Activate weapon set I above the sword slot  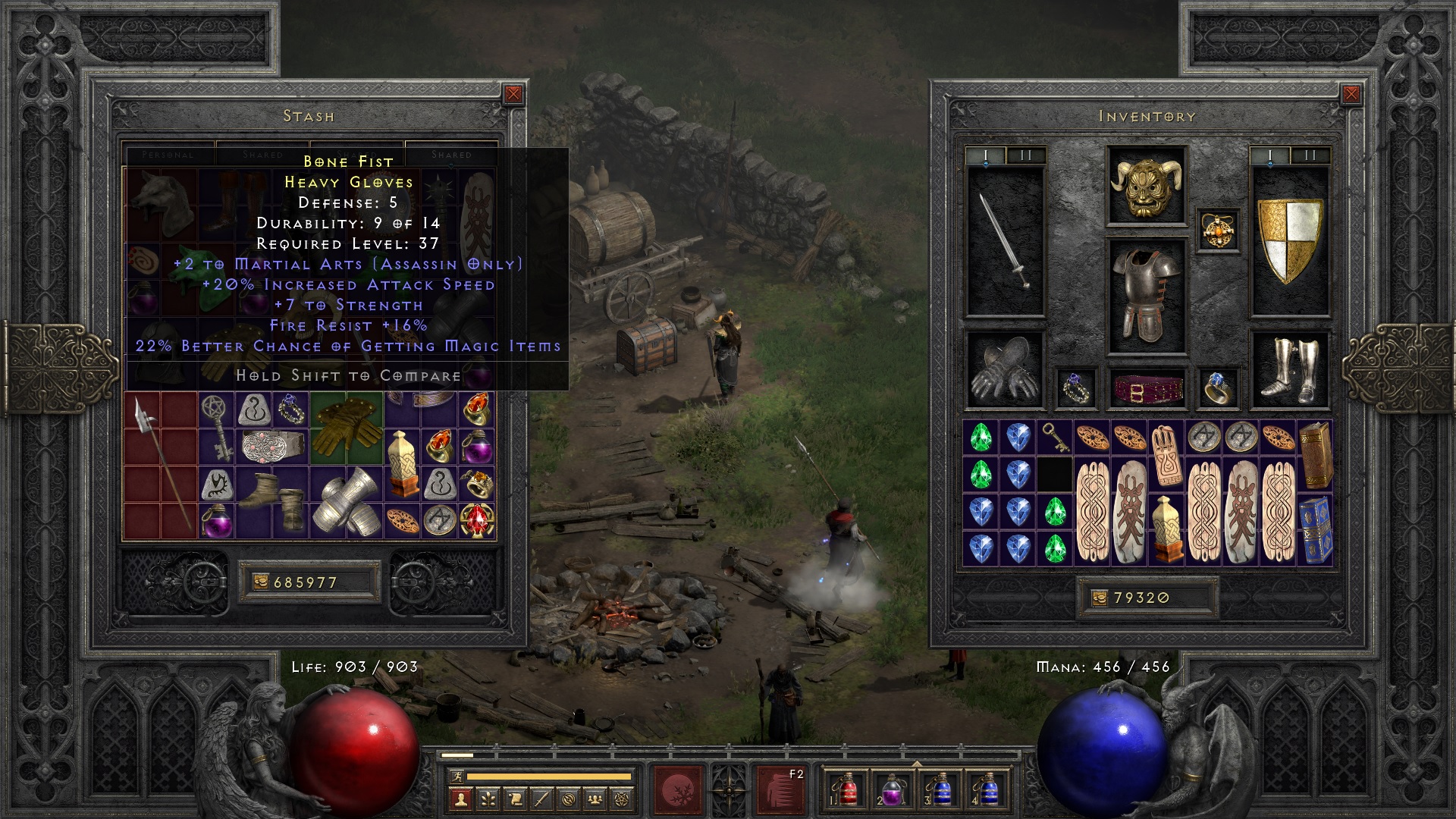click(985, 154)
